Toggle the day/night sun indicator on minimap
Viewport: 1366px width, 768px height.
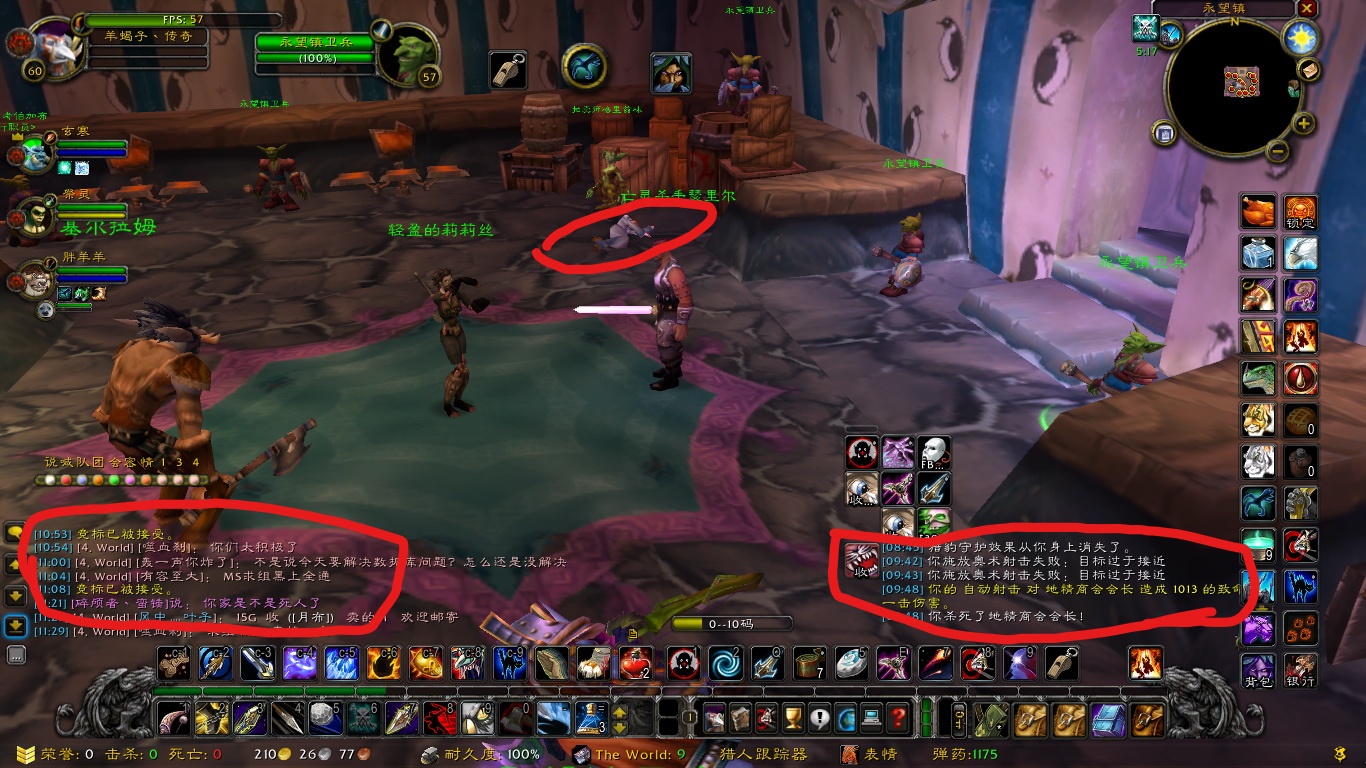tap(1300, 37)
